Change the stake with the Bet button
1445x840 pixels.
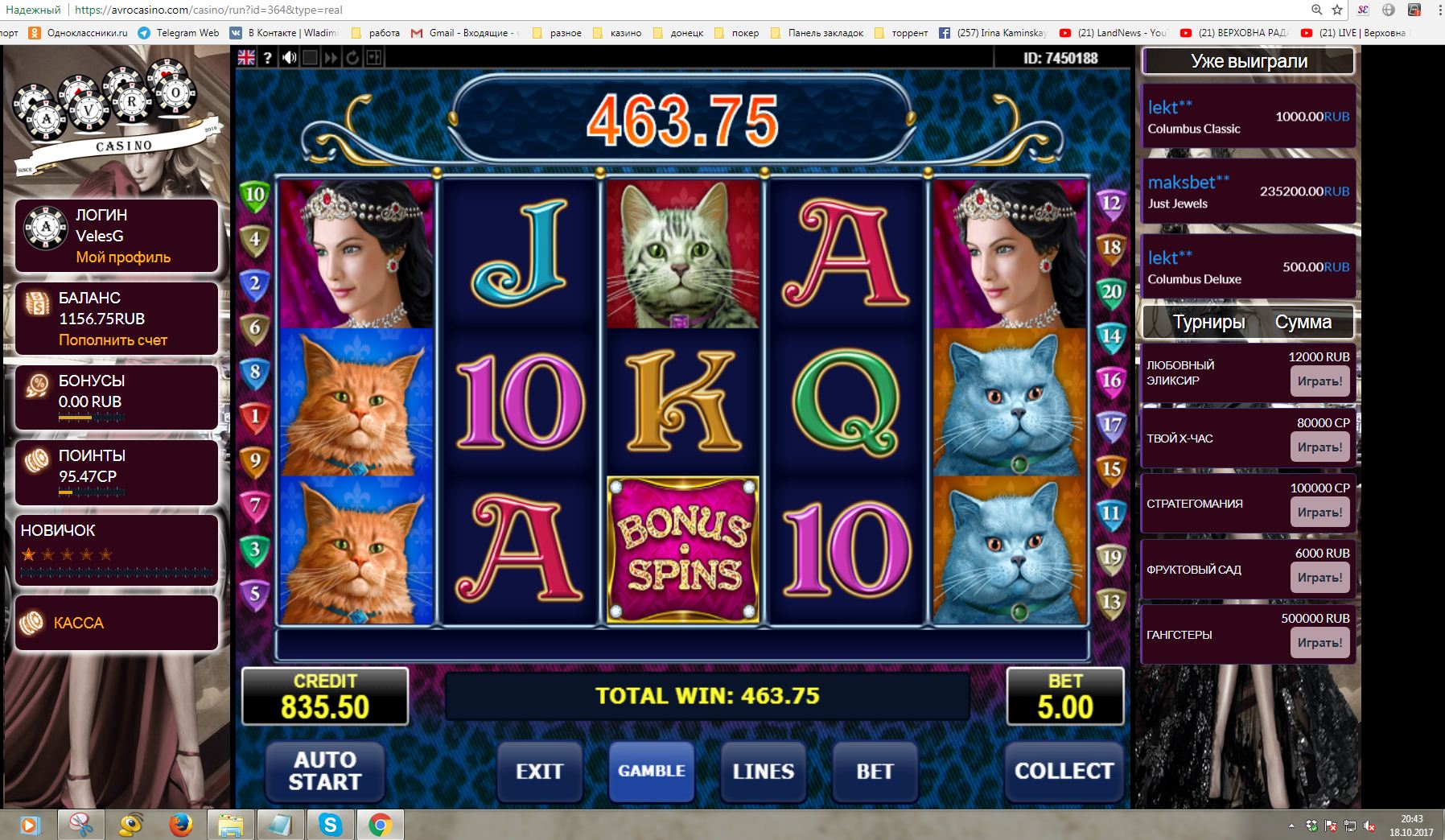(x=875, y=771)
